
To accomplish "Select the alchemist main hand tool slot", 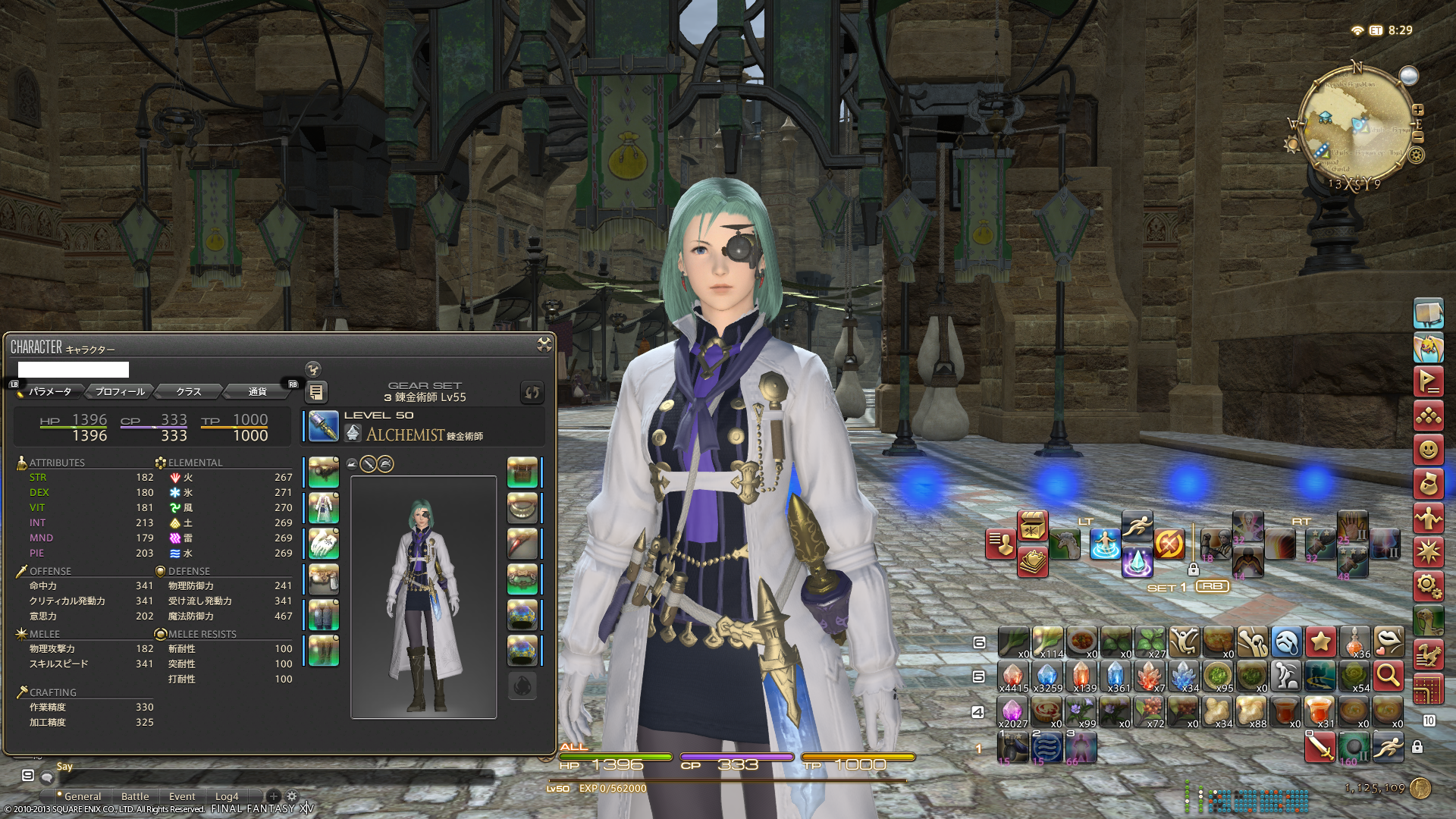I will coord(324,426).
